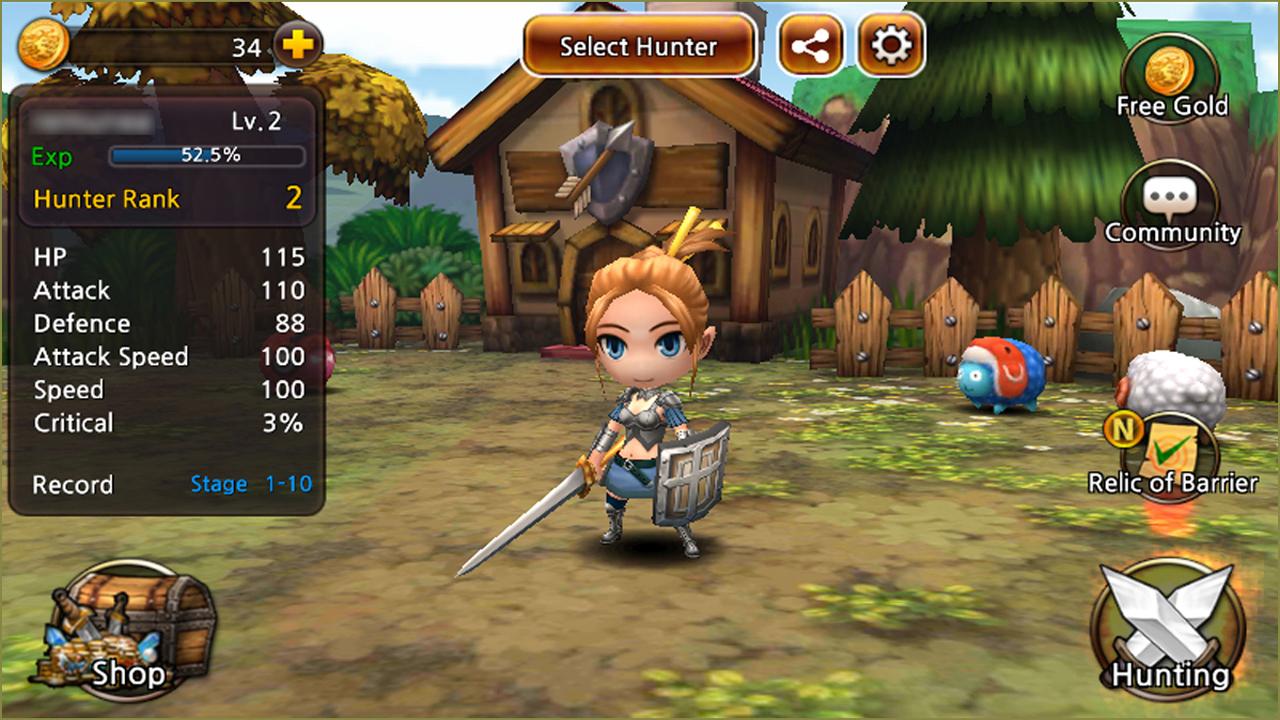Open settings with the gear icon

(890, 46)
